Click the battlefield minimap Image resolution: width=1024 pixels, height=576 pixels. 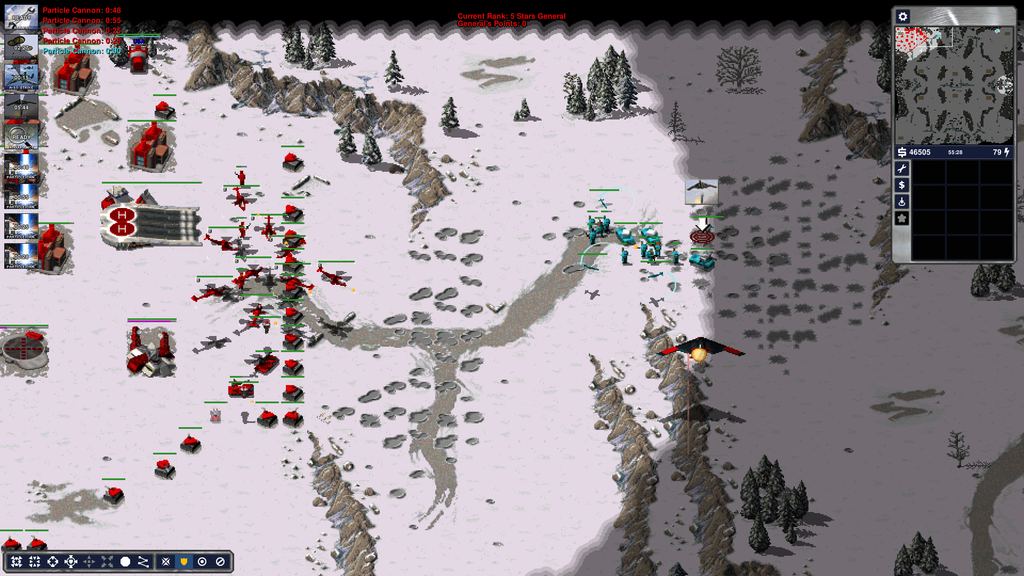[x=954, y=85]
